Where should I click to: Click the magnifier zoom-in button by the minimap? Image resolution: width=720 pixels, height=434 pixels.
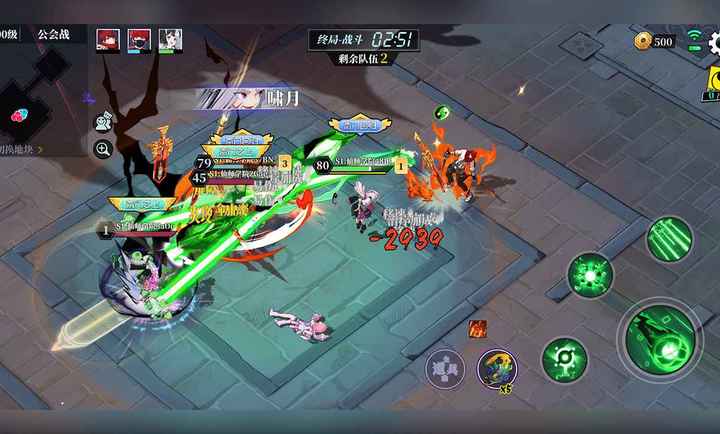coord(103,150)
